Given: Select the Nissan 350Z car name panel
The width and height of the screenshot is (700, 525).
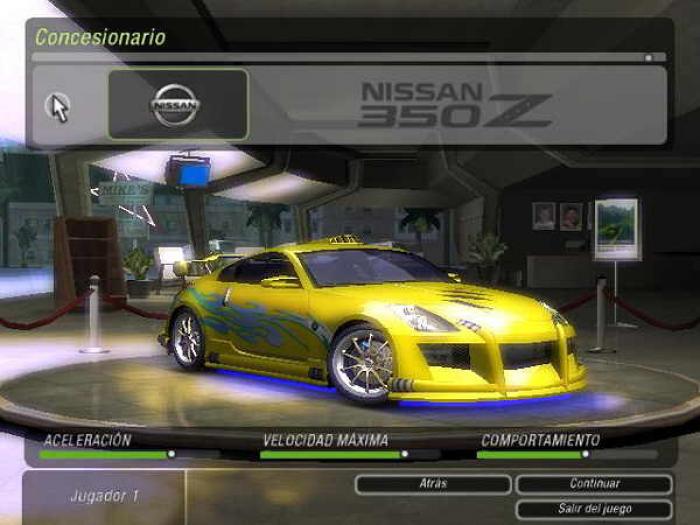Looking at the screenshot, I should pyautogui.click(x=456, y=104).
